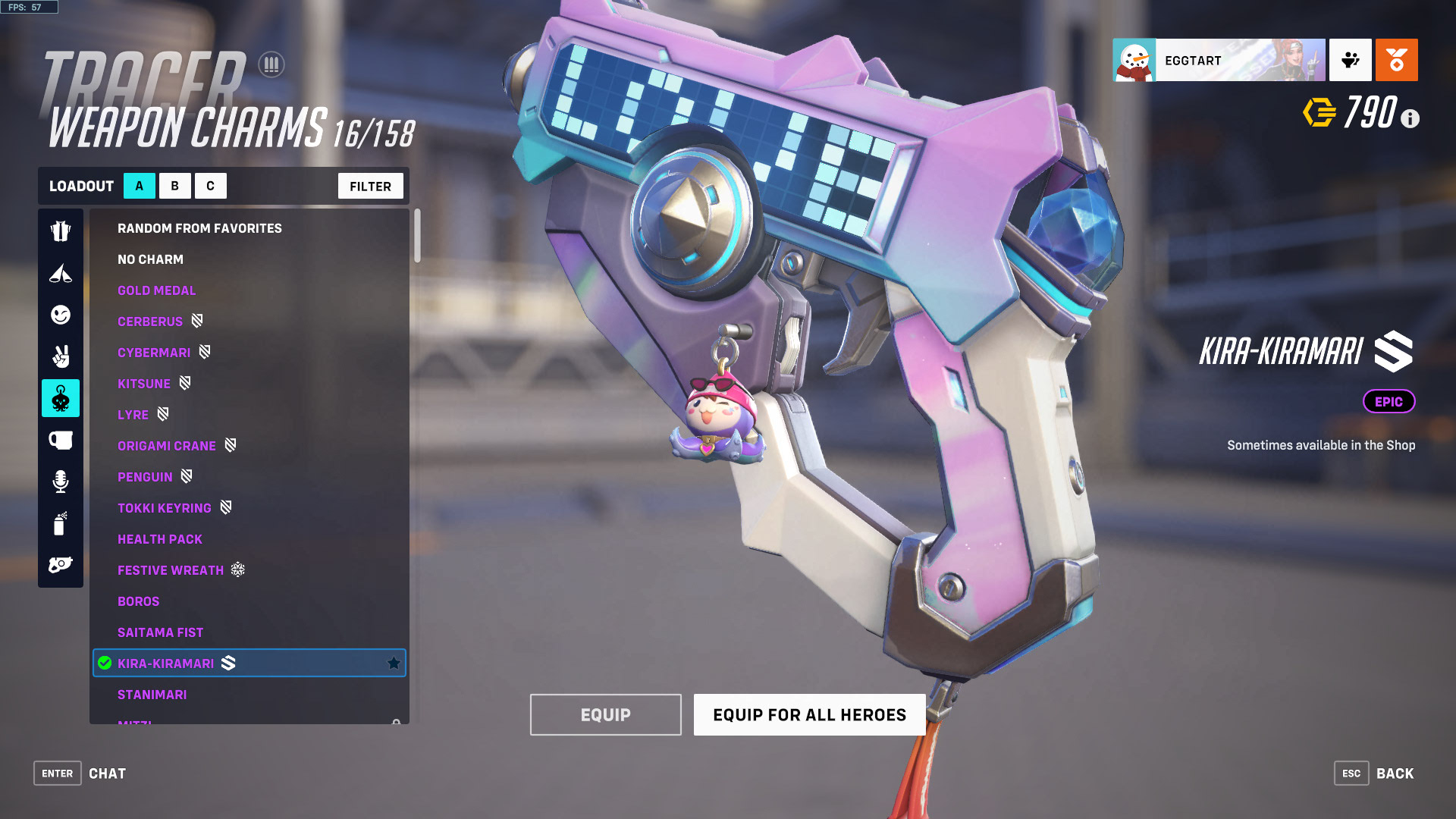
Task: Equip charm for all heroes
Action: 809,714
